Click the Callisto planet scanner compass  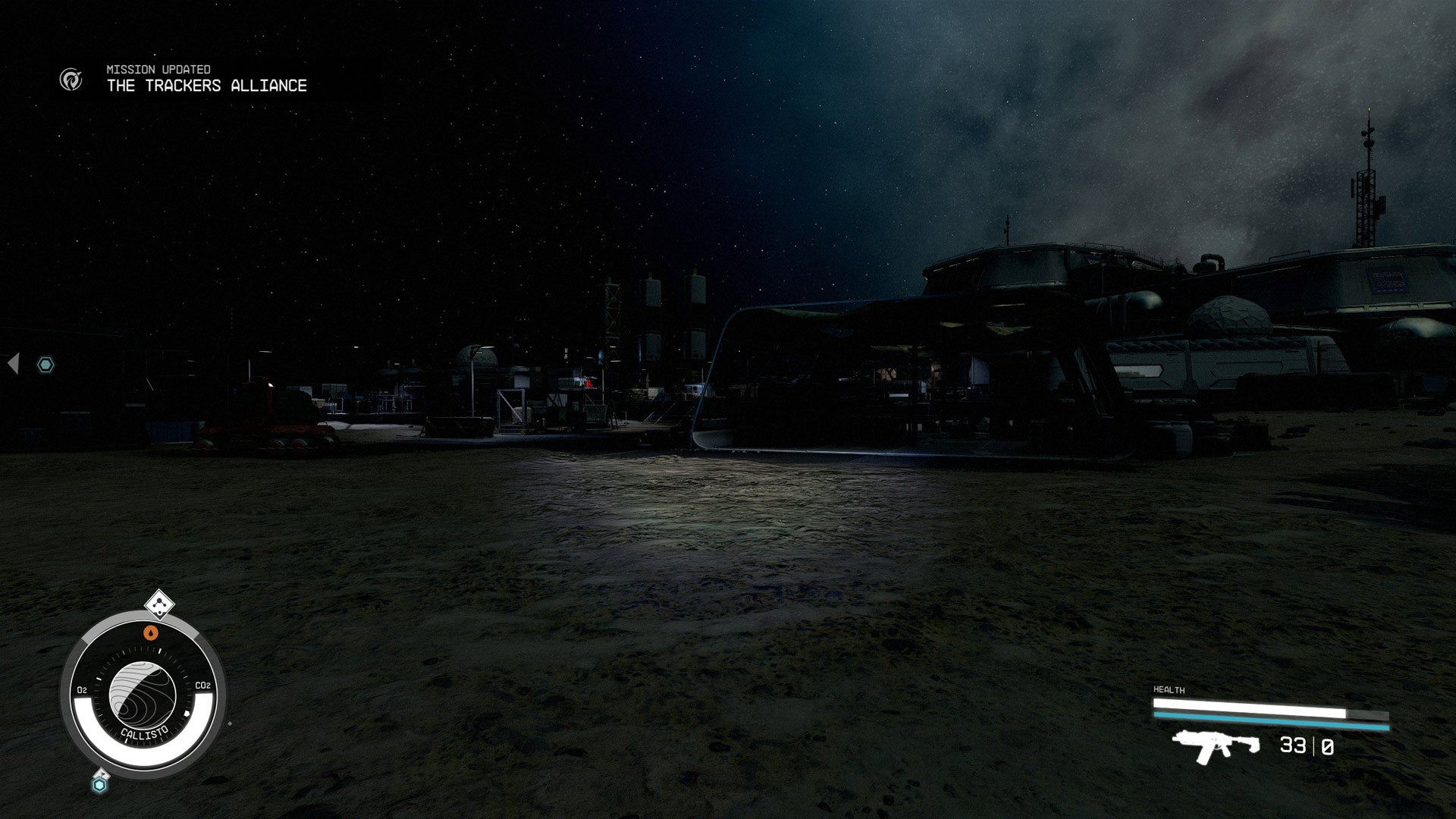[x=143, y=694]
